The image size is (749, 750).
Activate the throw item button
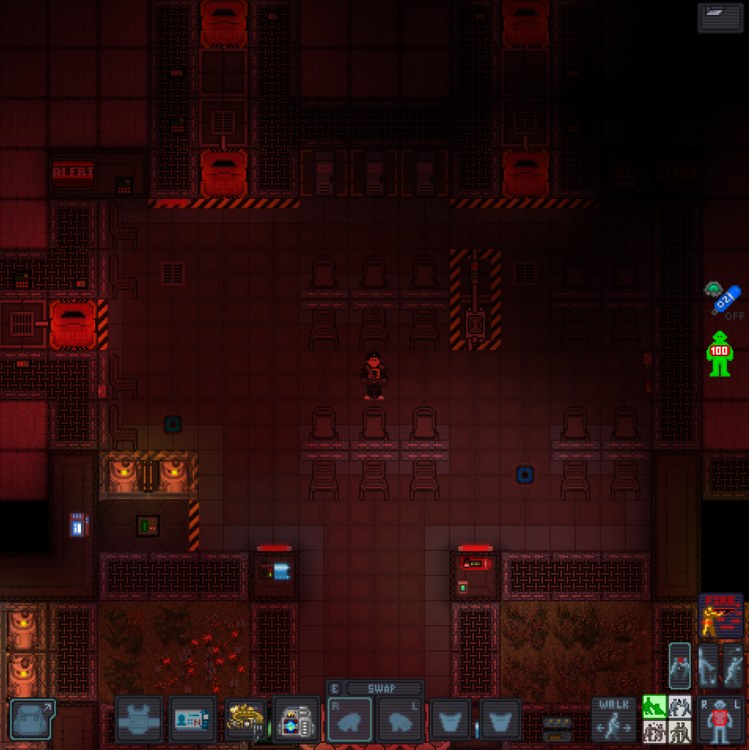[733, 665]
